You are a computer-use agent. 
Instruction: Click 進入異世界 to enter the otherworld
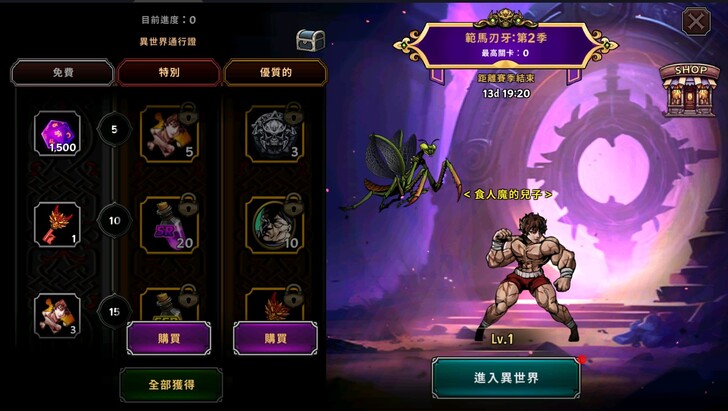click(506, 378)
